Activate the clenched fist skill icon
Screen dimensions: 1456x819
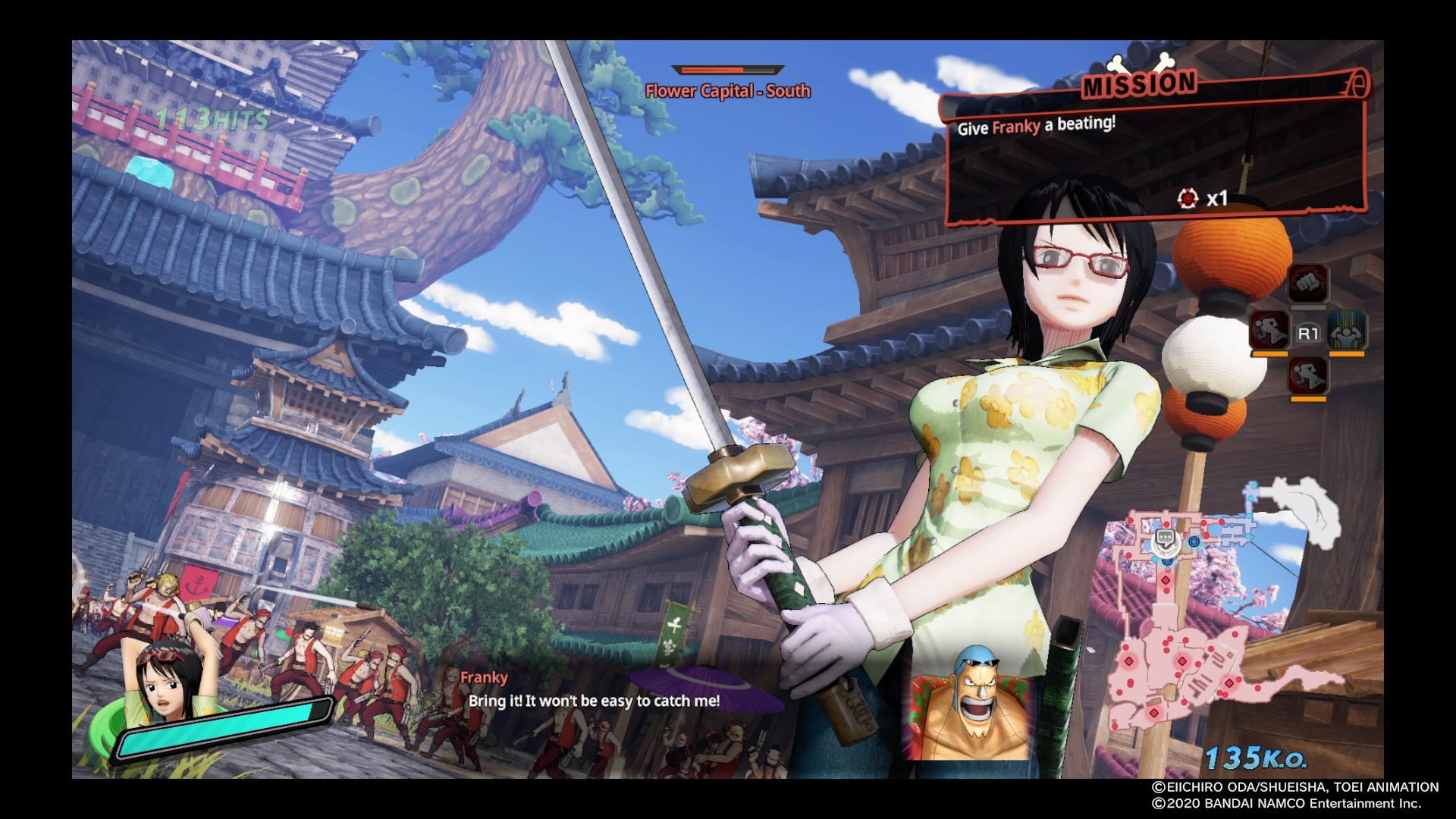point(1307,284)
